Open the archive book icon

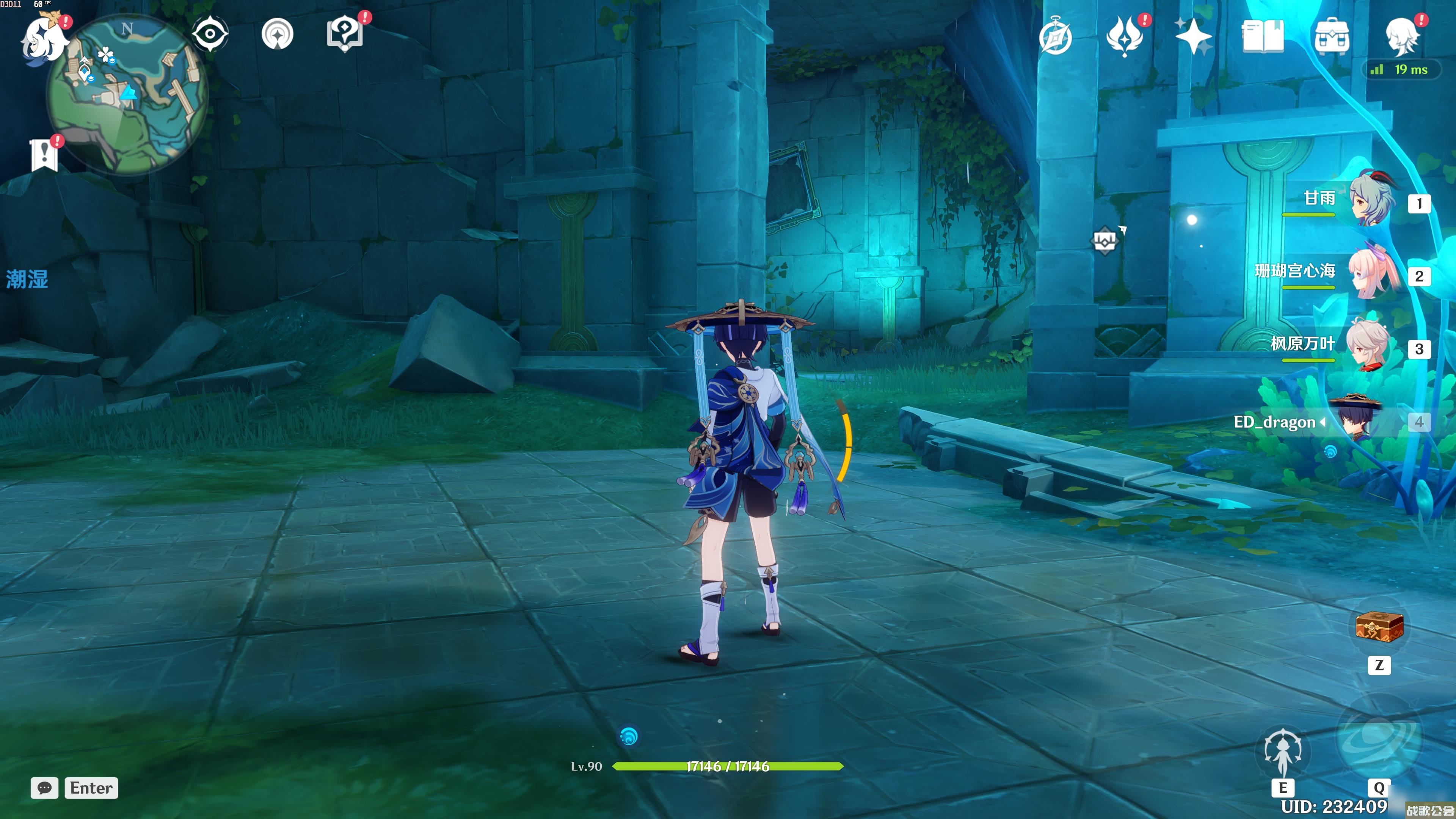(1263, 36)
